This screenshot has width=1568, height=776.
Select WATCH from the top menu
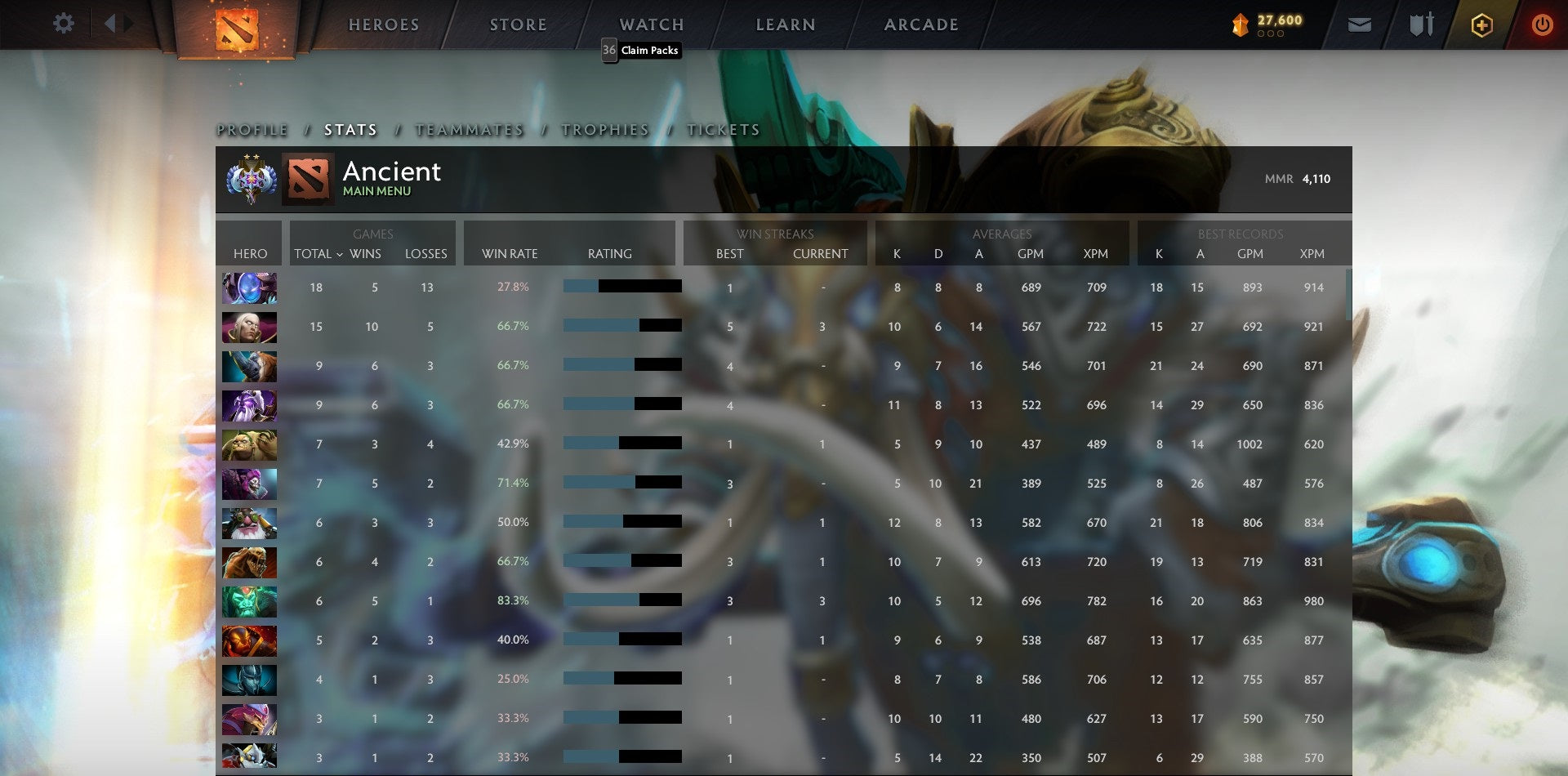(x=651, y=24)
